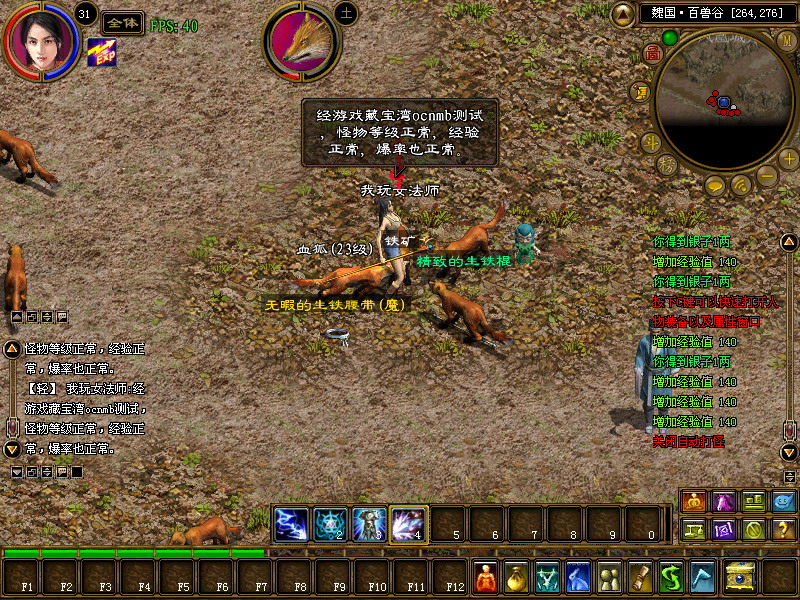Open the world map with the M button
The width and height of the screenshot is (800, 600).
(787, 41)
